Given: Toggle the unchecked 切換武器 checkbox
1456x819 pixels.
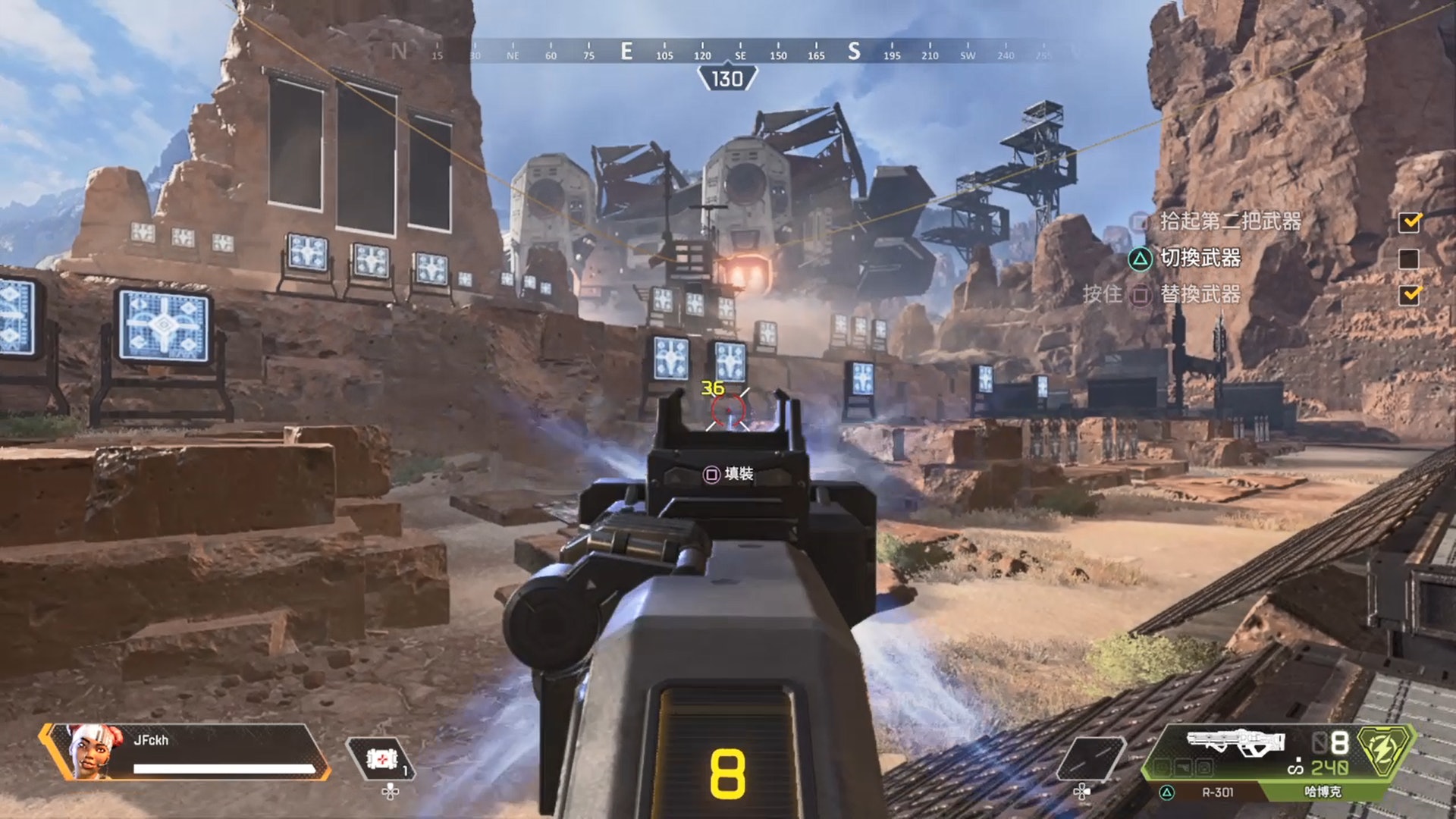Looking at the screenshot, I should coord(1408,259).
